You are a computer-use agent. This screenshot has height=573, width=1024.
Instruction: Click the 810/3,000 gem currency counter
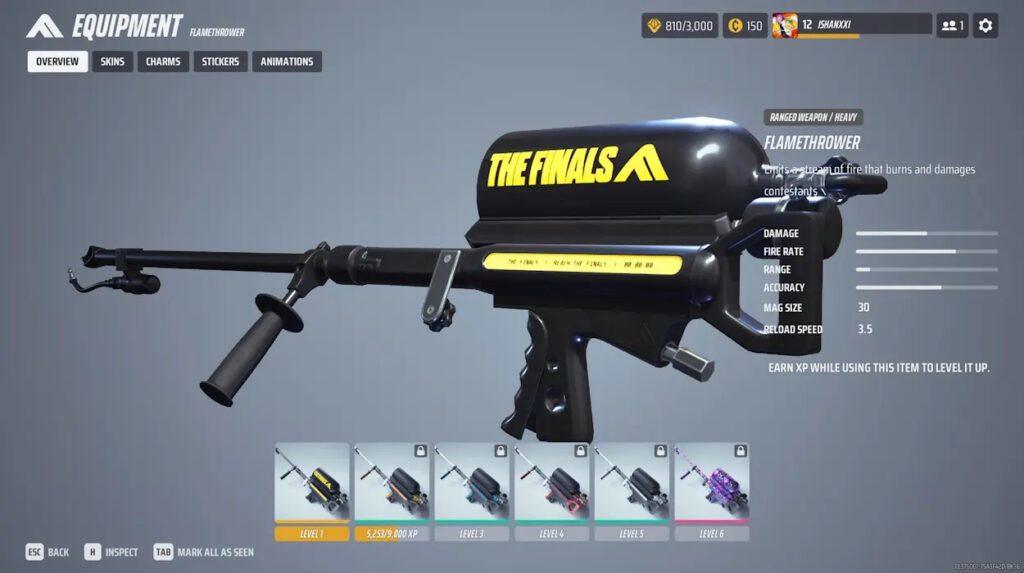679,26
